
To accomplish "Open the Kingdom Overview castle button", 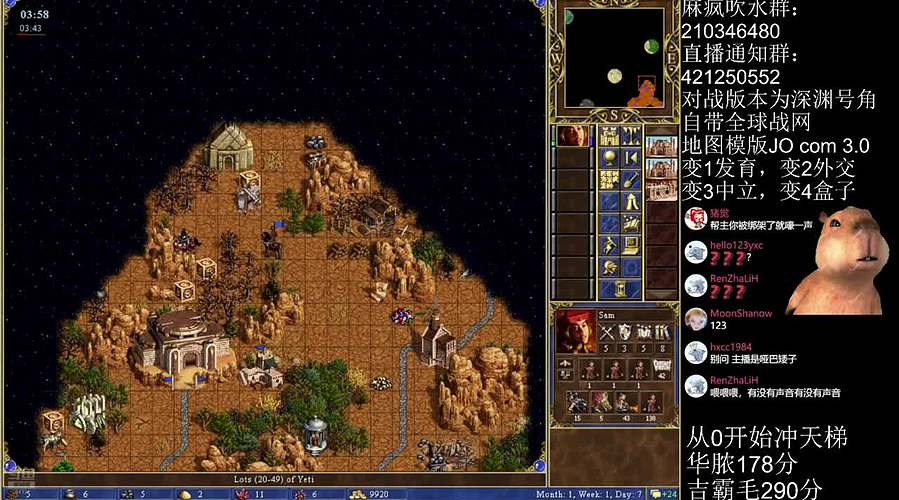I will [x=609, y=136].
